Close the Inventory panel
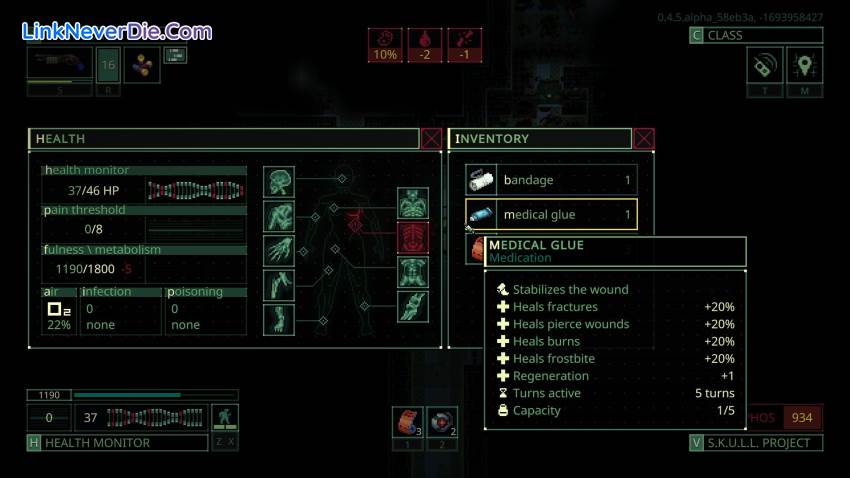This screenshot has height=478, width=850. (x=644, y=139)
